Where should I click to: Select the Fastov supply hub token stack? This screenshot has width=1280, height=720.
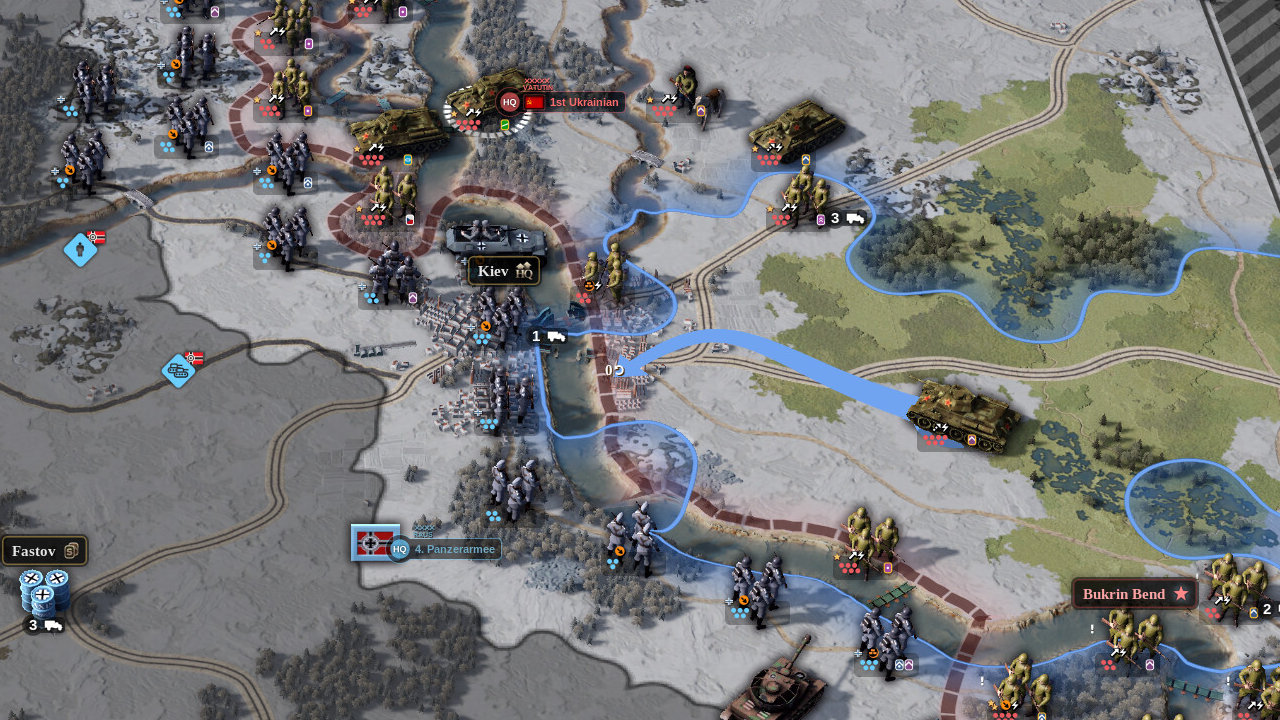tap(44, 592)
